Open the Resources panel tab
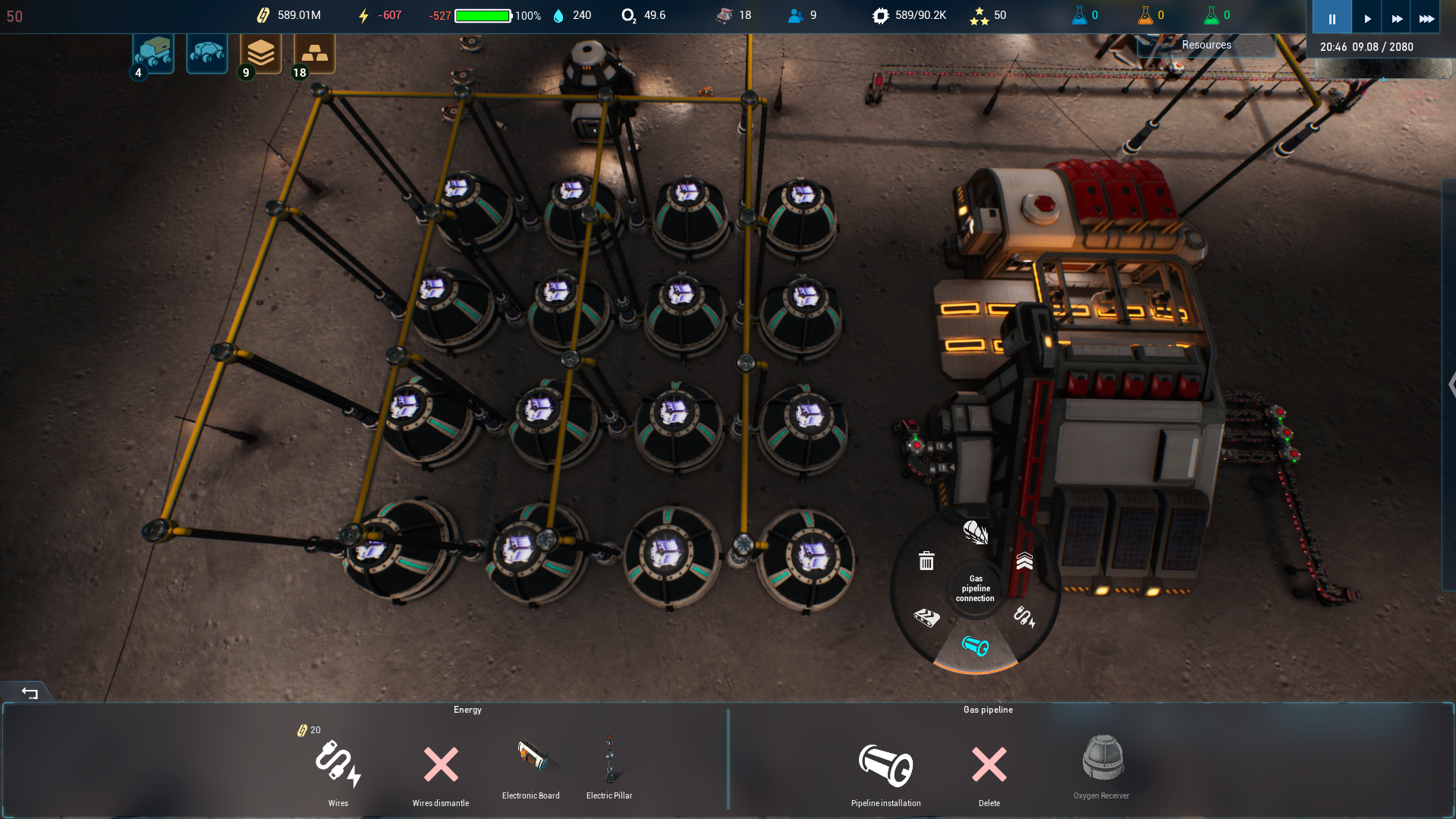This screenshot has height=819, width=1456. coord(1206,45)
